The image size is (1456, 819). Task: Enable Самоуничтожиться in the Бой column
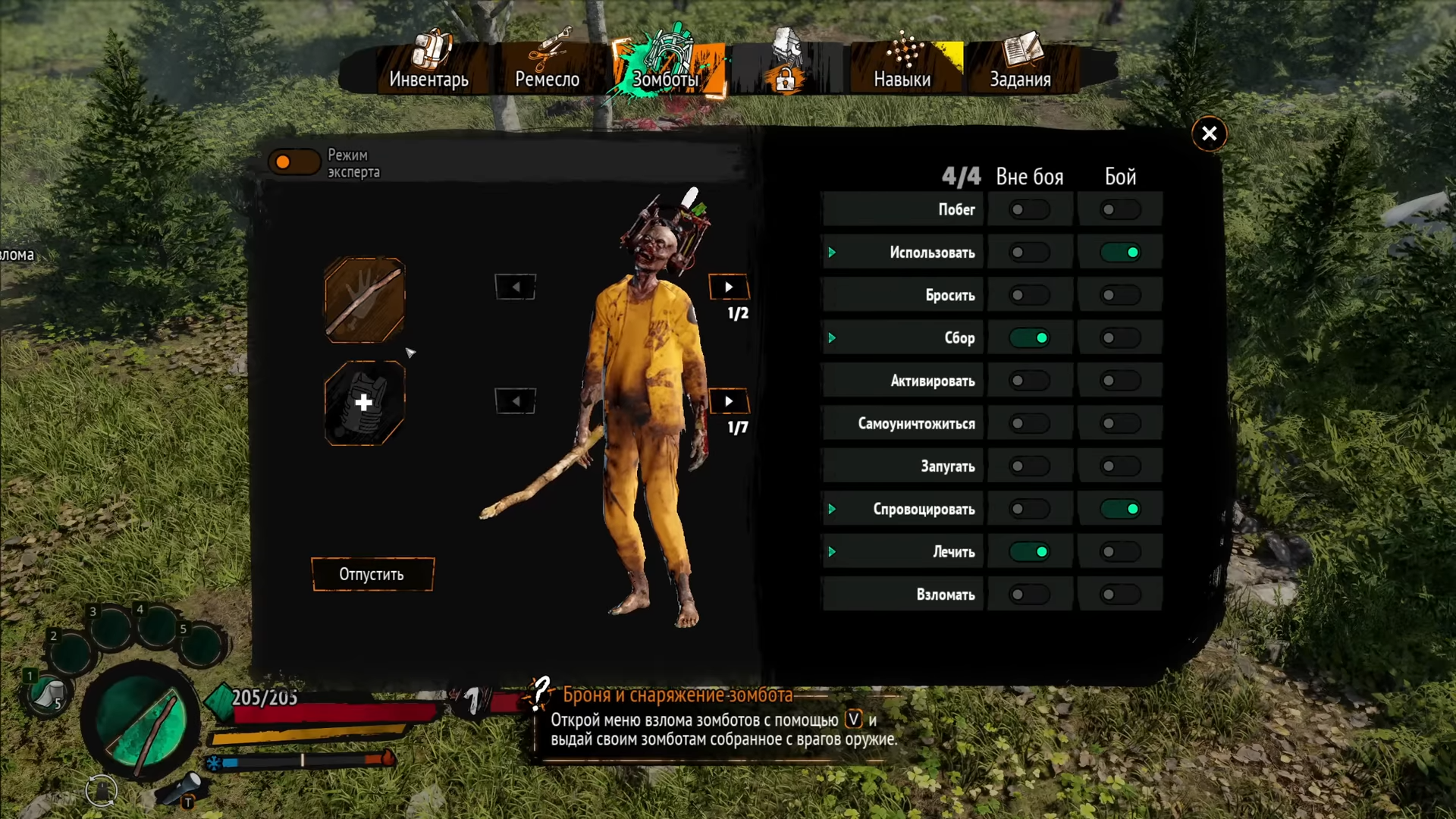click(x=1120, y=424)
